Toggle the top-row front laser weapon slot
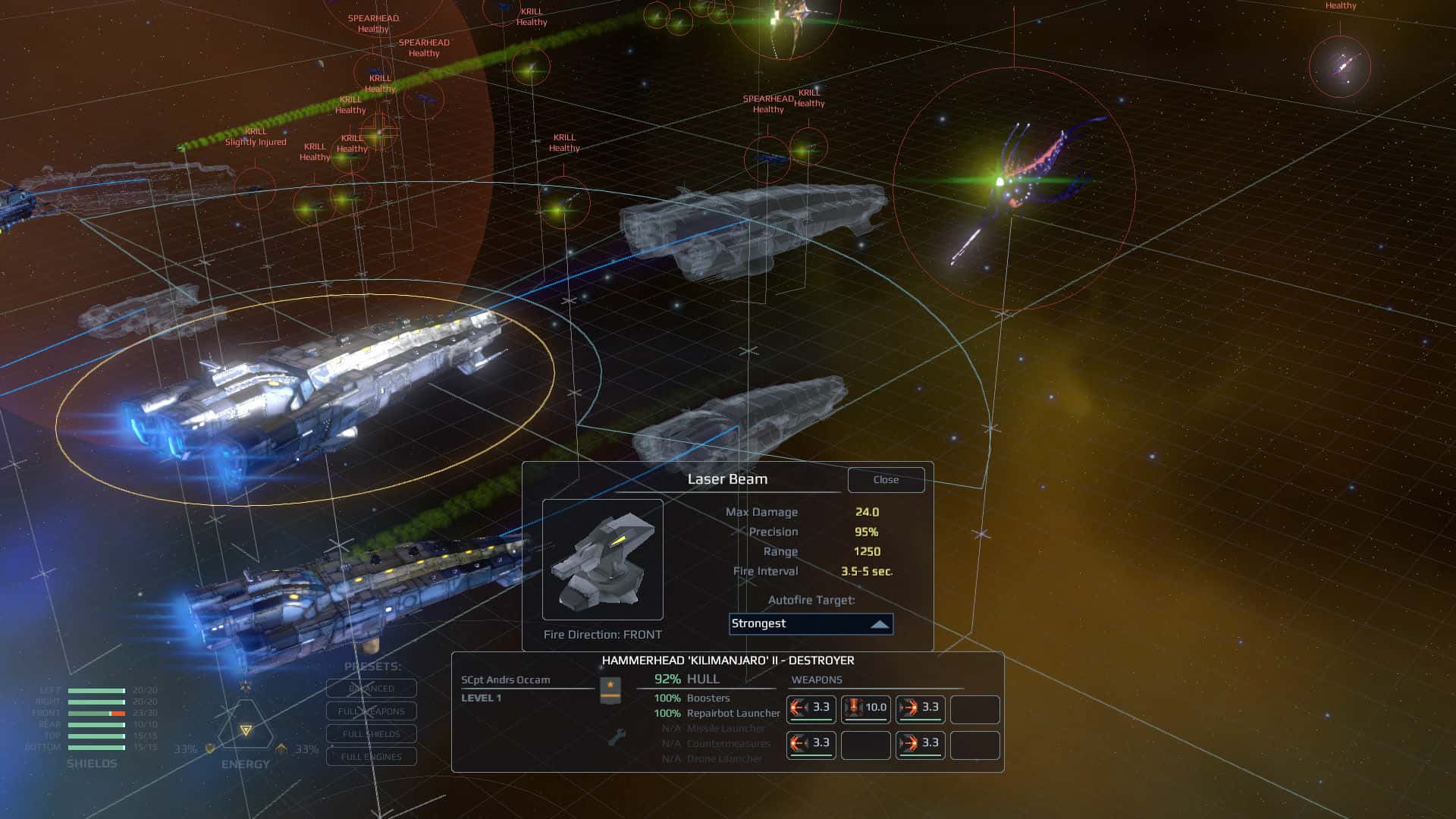Screen dimensions: 1456x819 tap(920, 708)
